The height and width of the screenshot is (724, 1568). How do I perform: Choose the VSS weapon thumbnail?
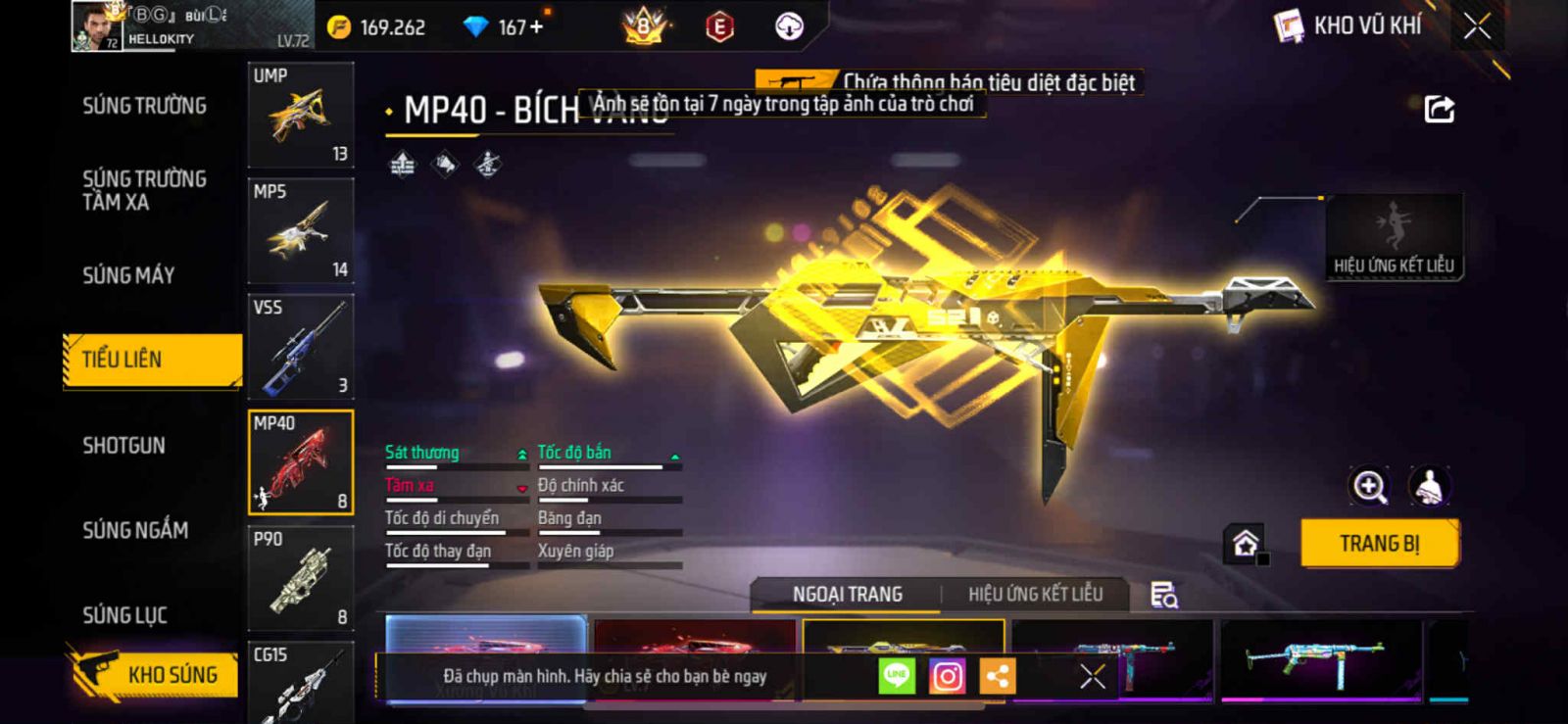point(301,347)
